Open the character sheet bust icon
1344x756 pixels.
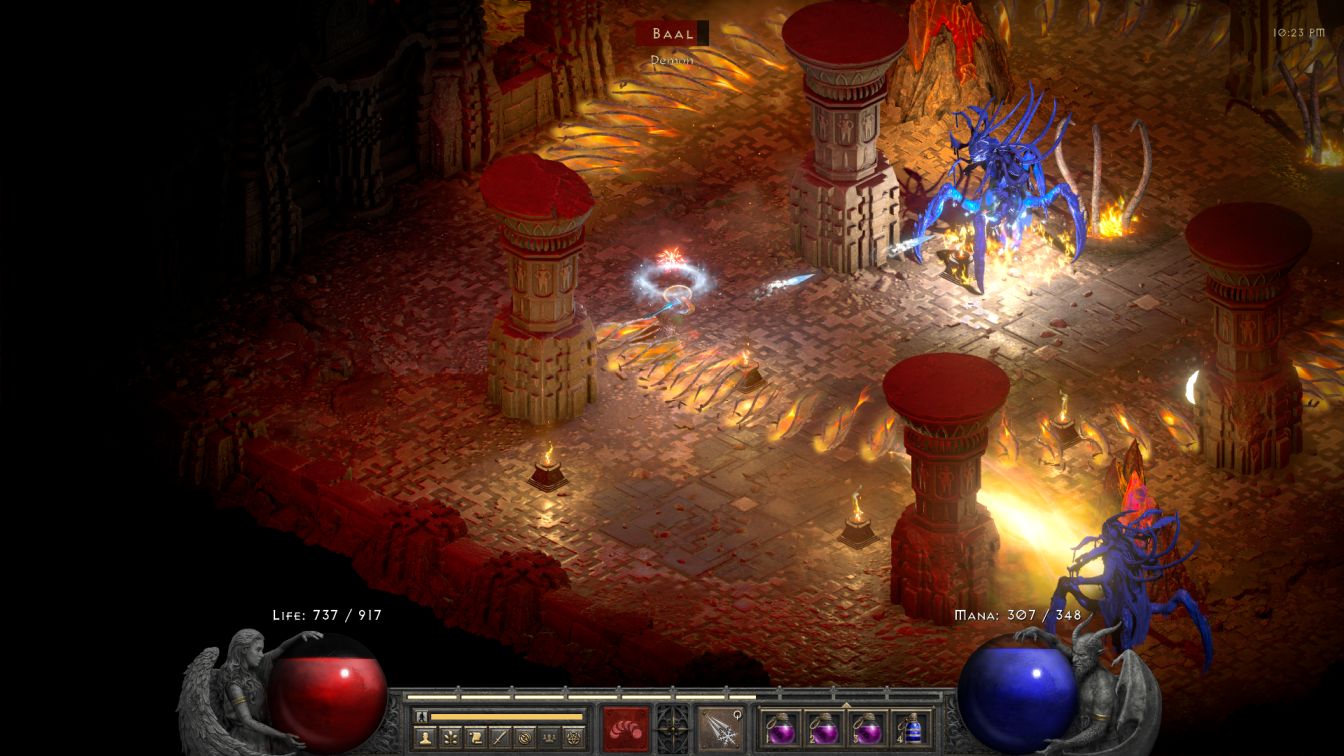tap(423, 737)
